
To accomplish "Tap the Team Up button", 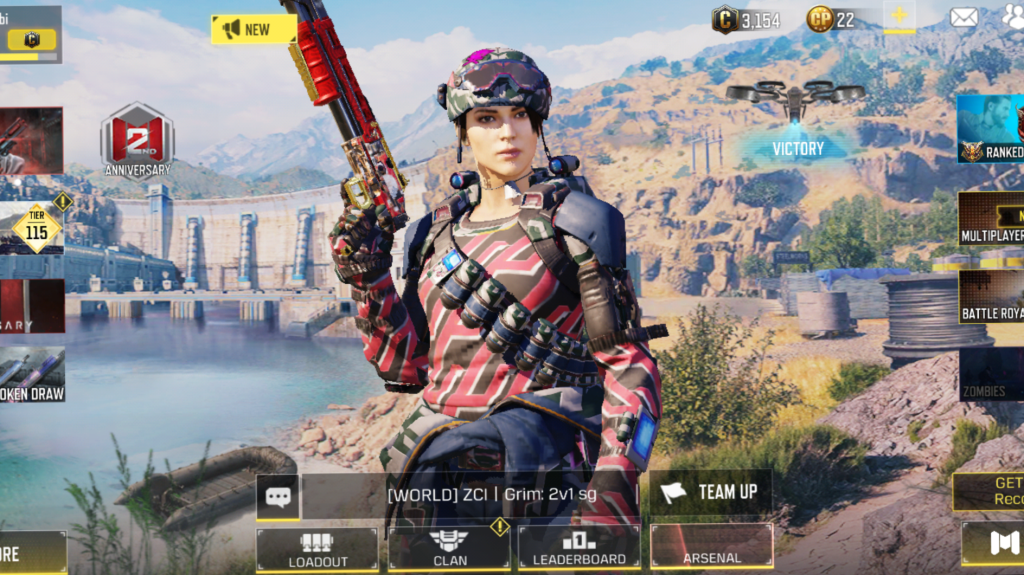I will [x=711, y=492].
